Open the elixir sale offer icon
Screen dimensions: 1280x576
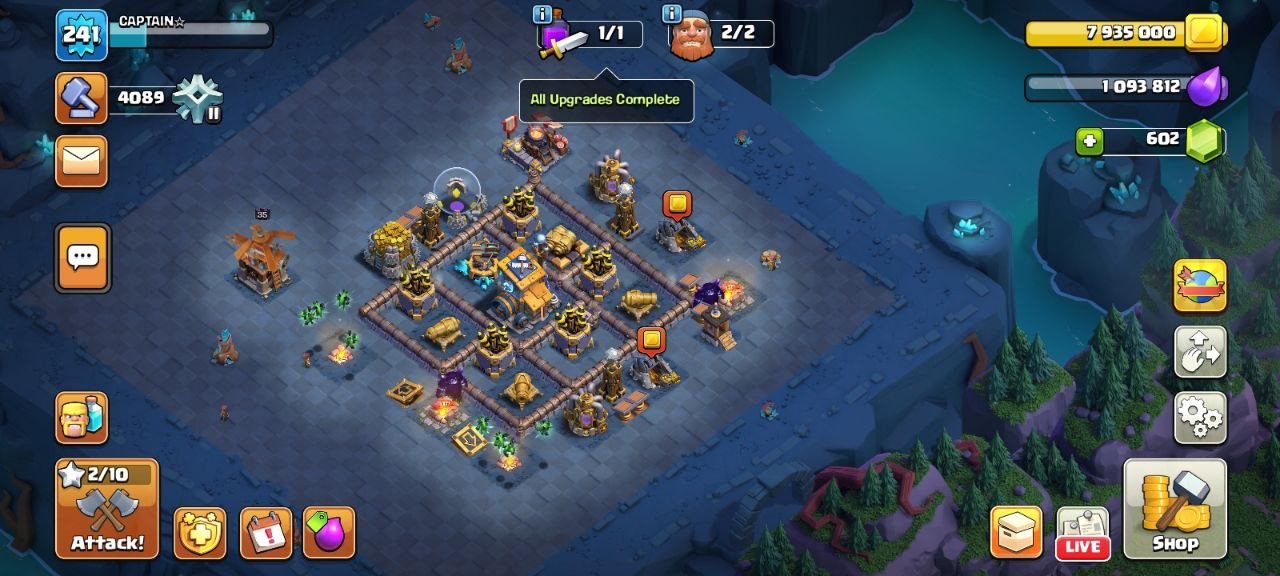click(x=329, y=533)
